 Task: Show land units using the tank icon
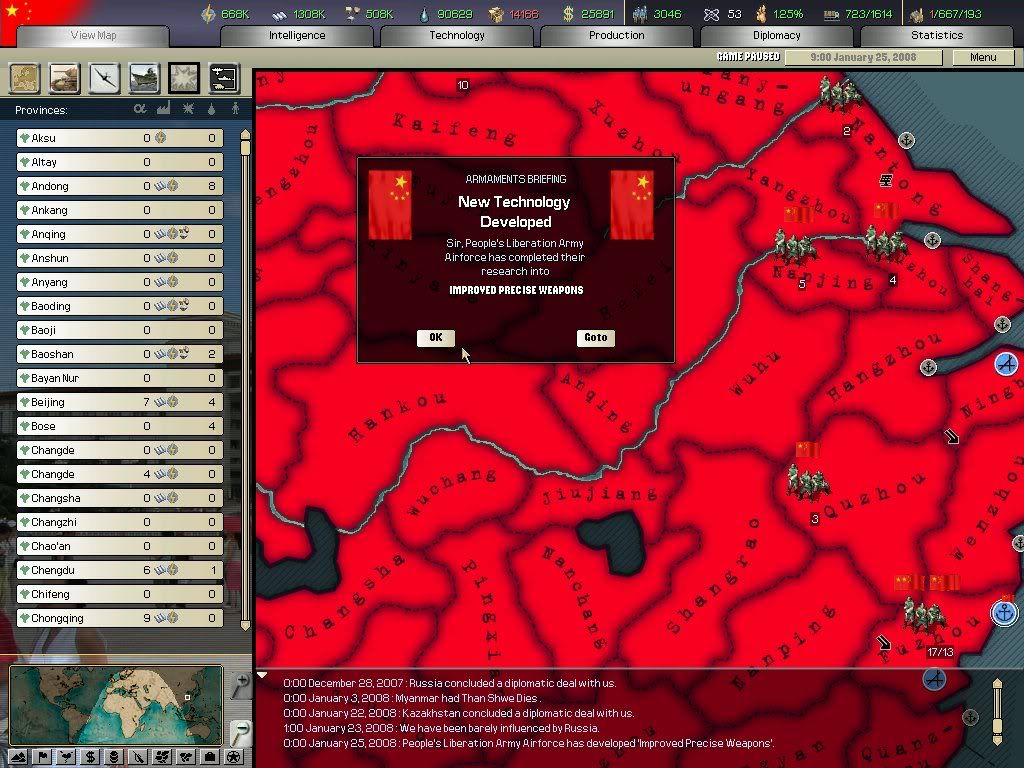click(64, 78)
